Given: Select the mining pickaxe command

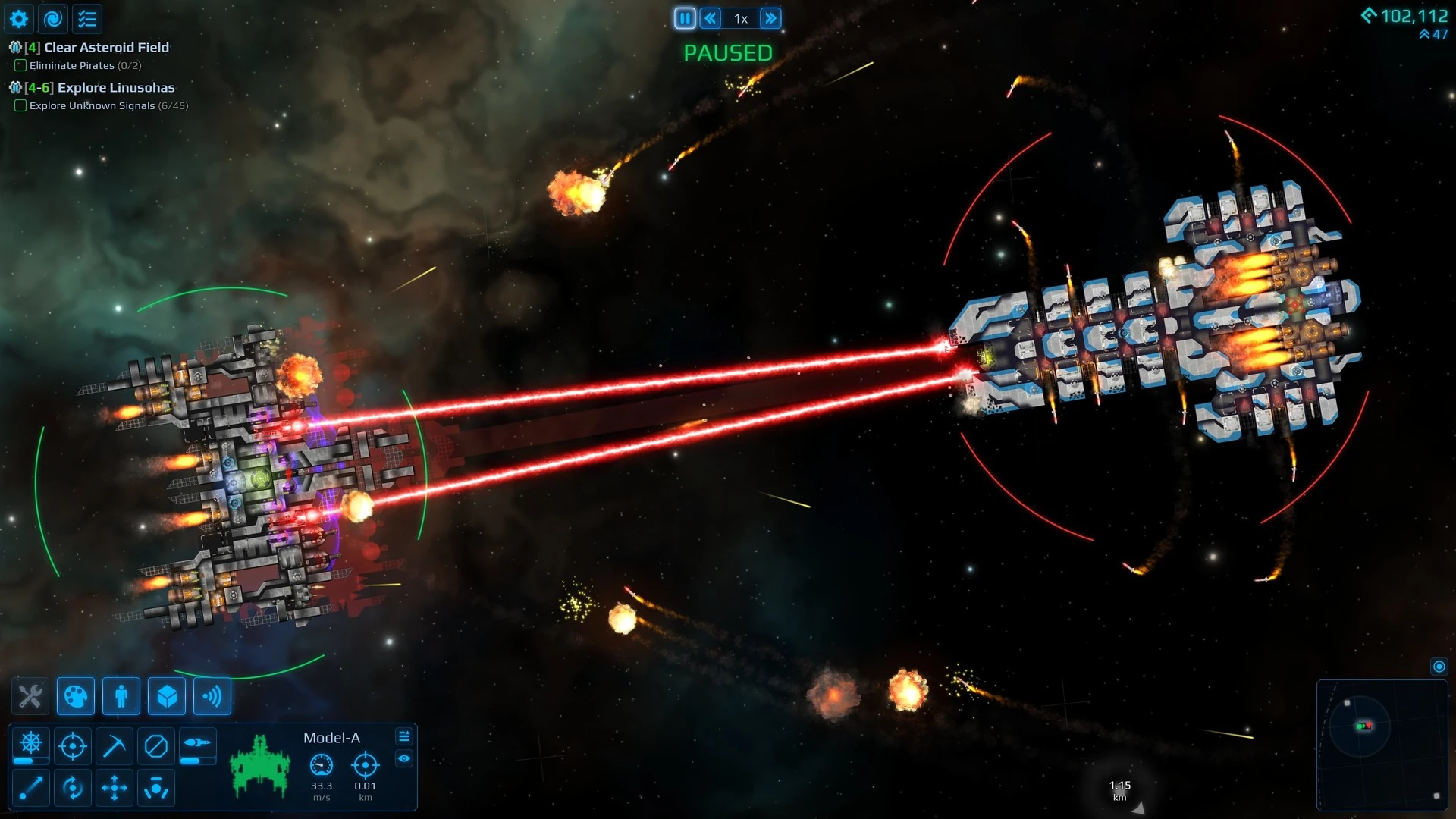Looking at the screenshot, I should (115, 745).
